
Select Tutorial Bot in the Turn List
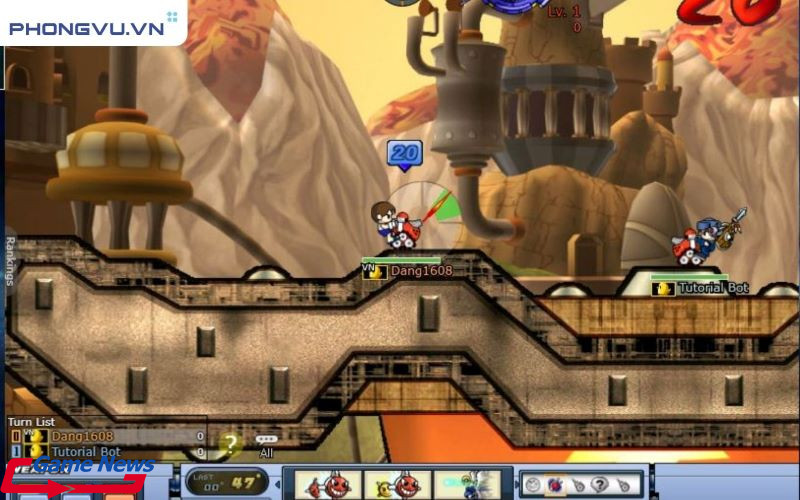point(70,451)
